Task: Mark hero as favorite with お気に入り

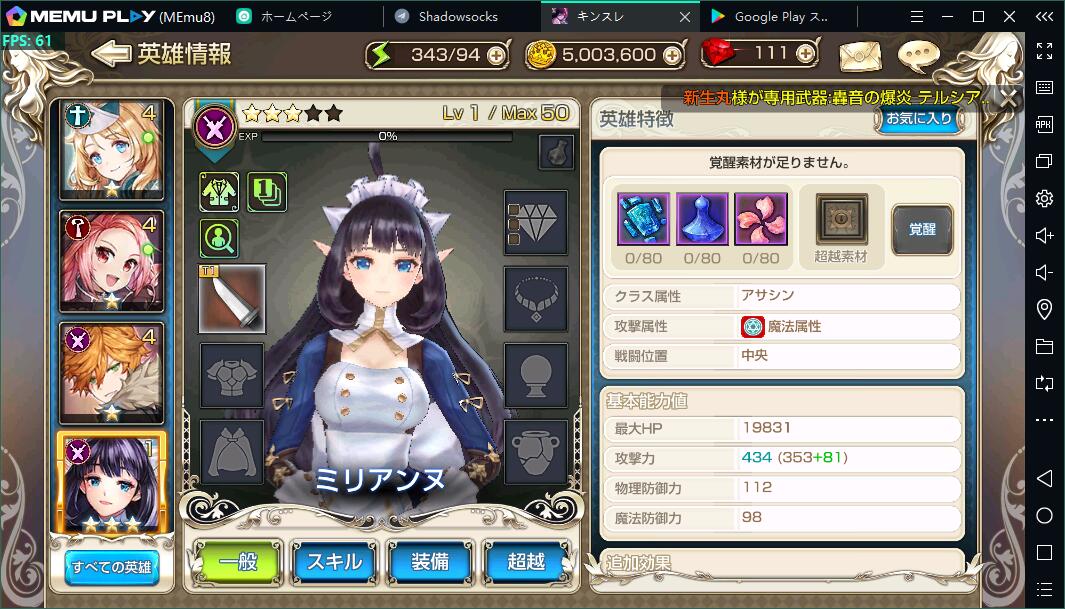Action: pos(919,119)
